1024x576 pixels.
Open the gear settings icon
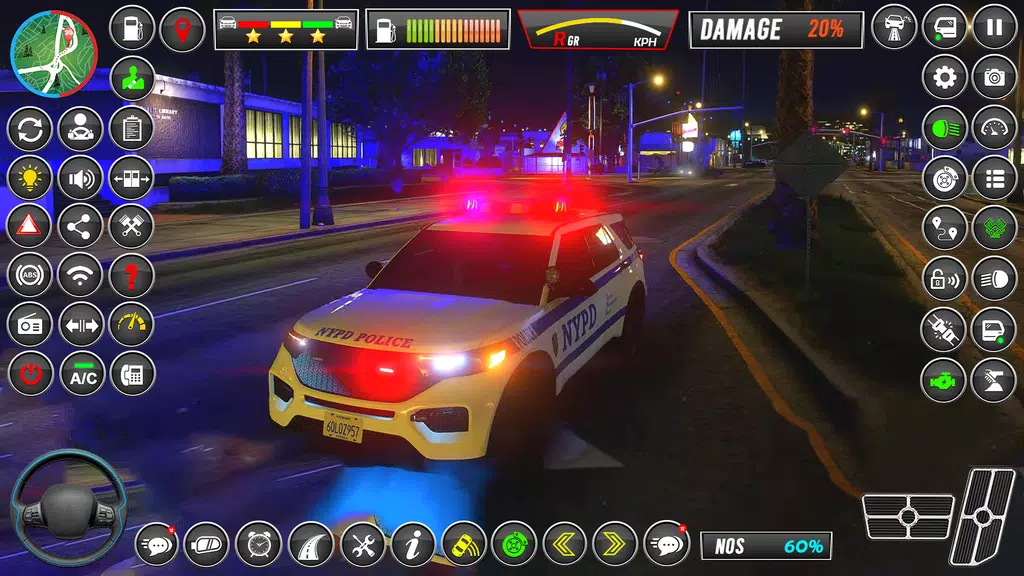pyautogui.click(x=944, y=77)
